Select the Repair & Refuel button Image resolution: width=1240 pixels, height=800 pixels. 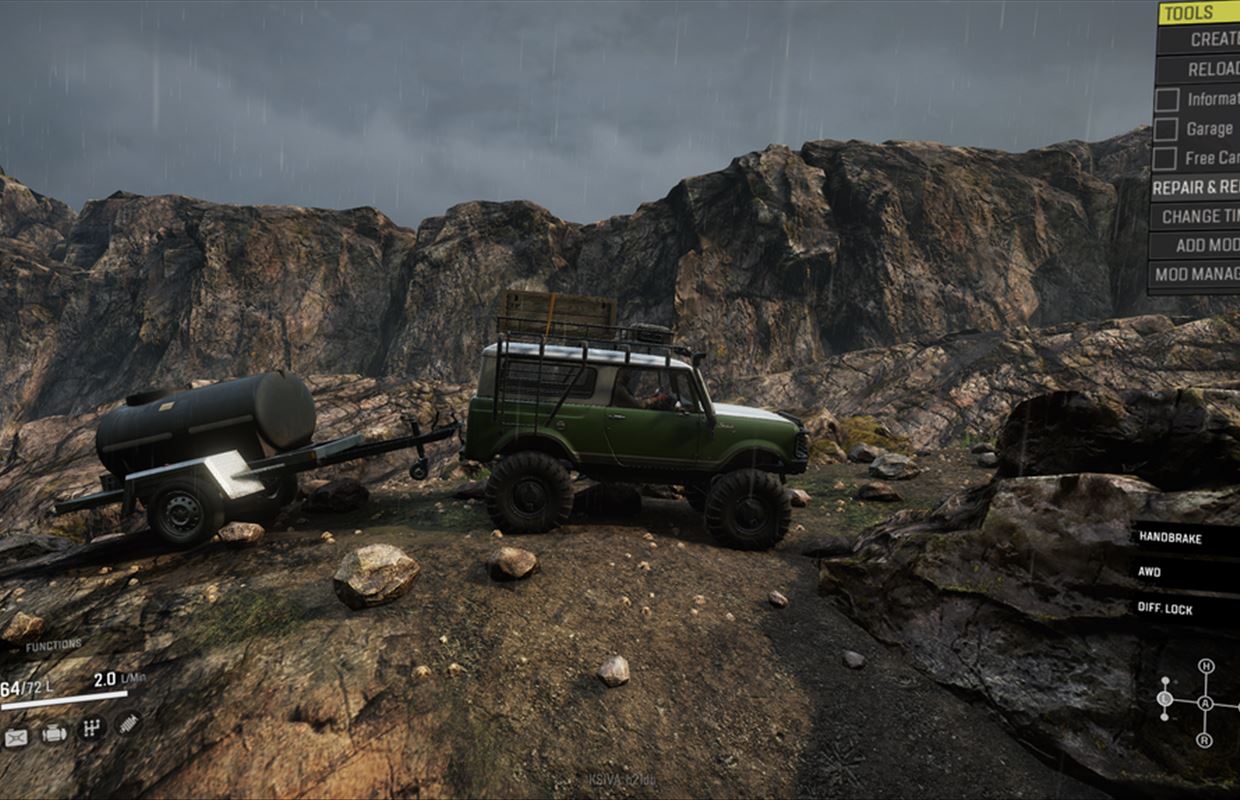pos(1196,187)
